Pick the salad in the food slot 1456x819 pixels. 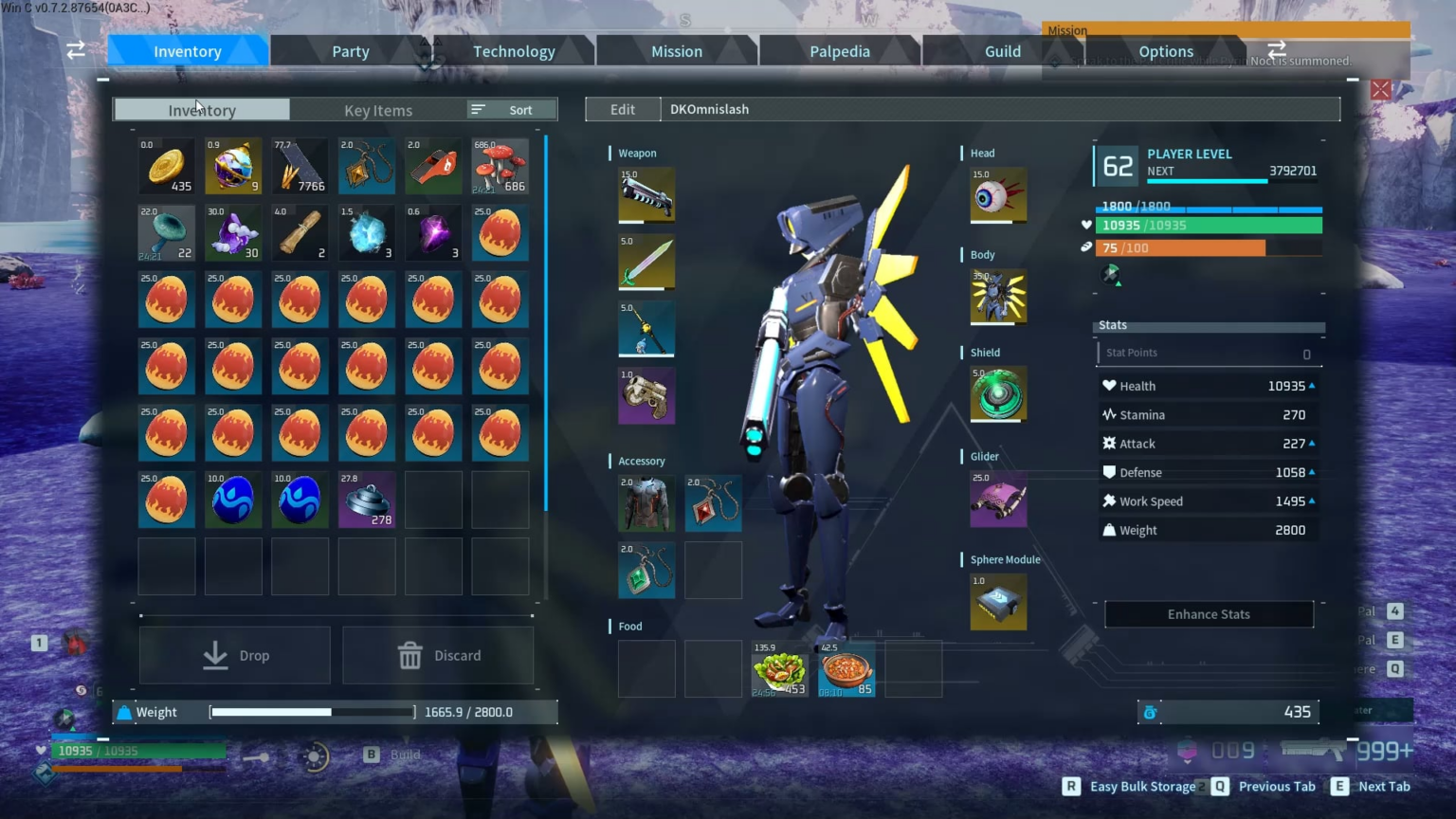[x=779, y=669]
